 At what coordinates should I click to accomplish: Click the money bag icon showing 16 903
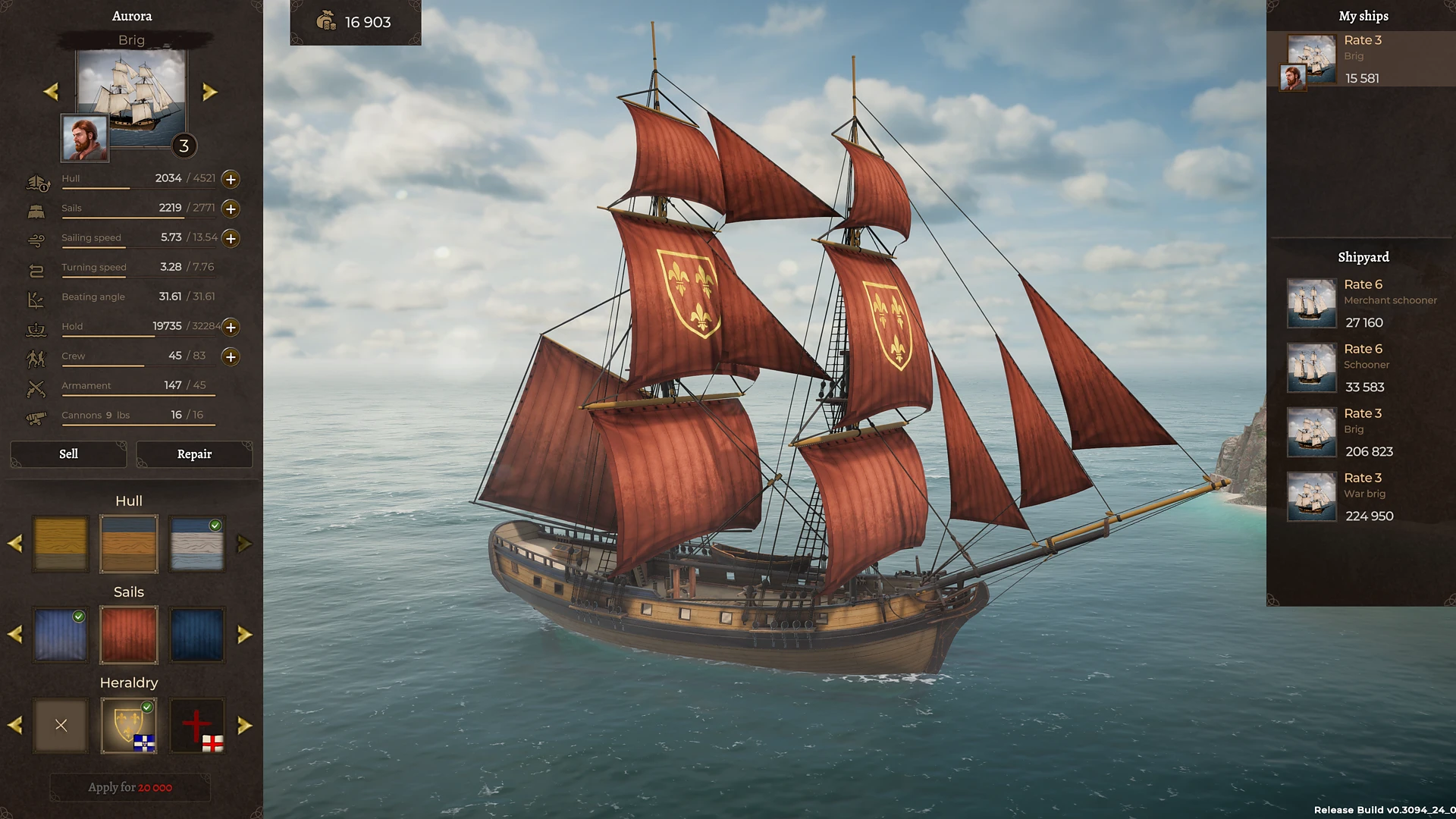327,22
